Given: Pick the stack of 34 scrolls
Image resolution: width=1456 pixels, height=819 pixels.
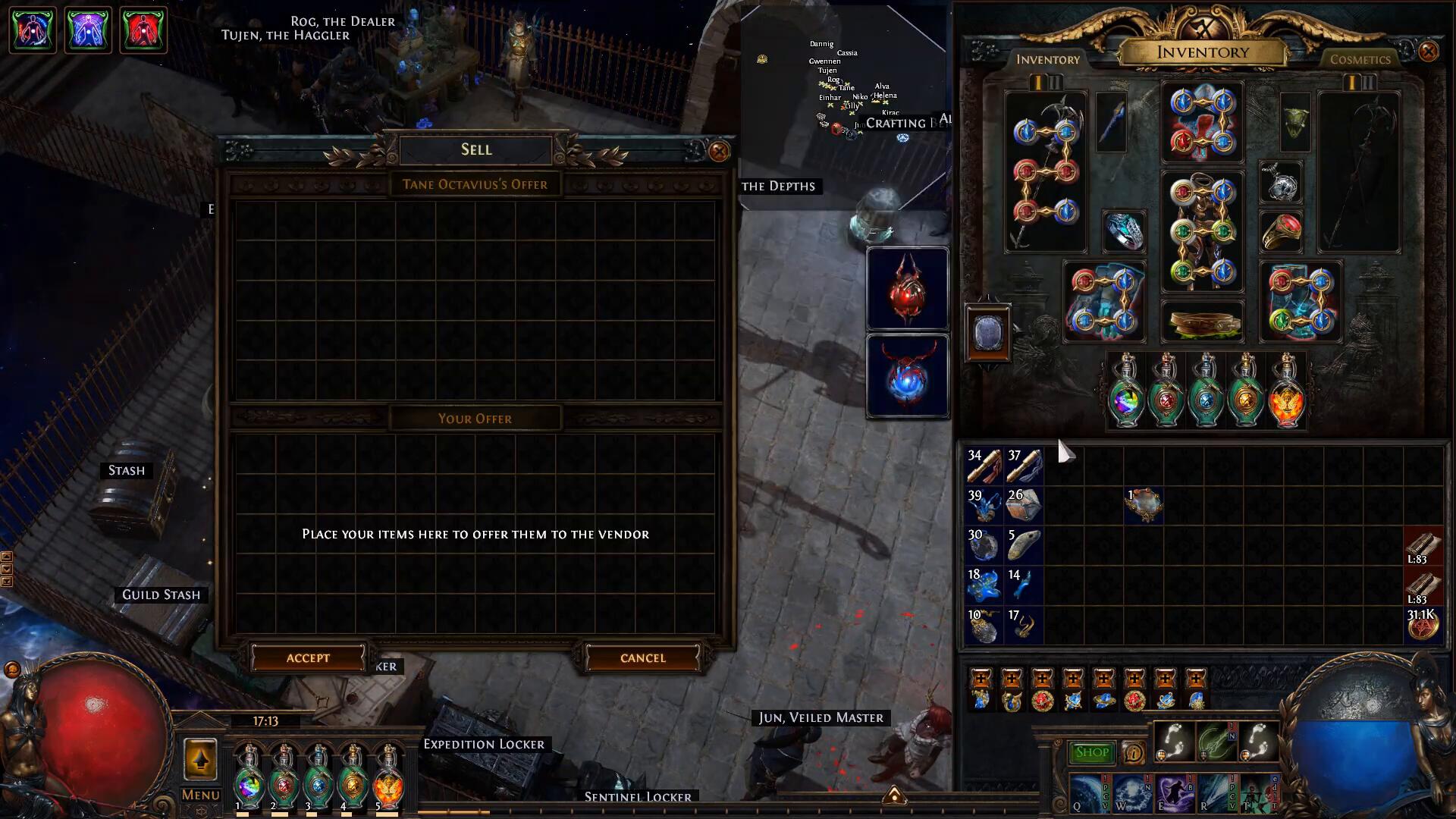Looking at the screenshot, I should point(984,466).
